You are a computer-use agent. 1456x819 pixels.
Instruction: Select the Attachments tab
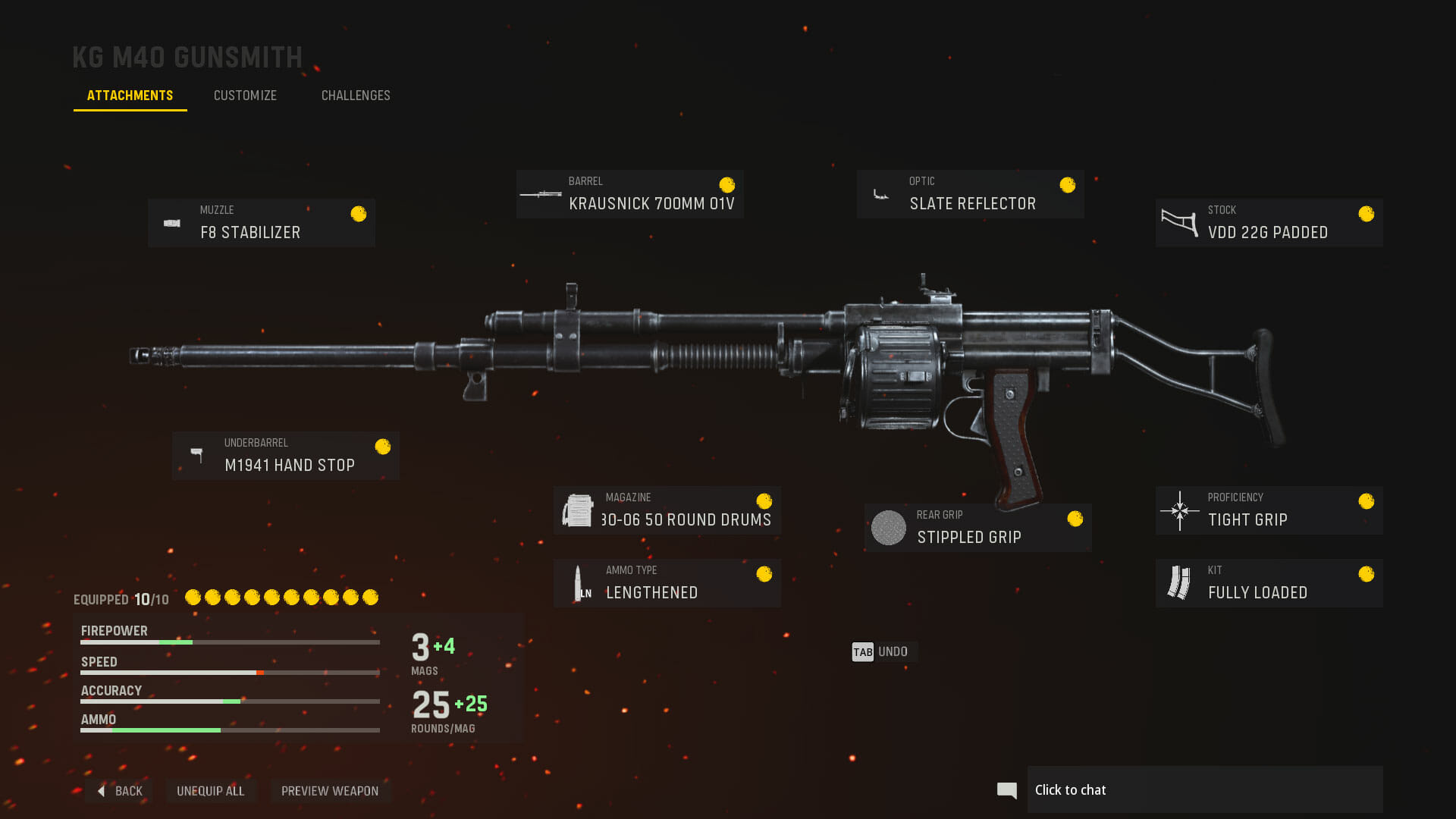[x=130, y=96]
